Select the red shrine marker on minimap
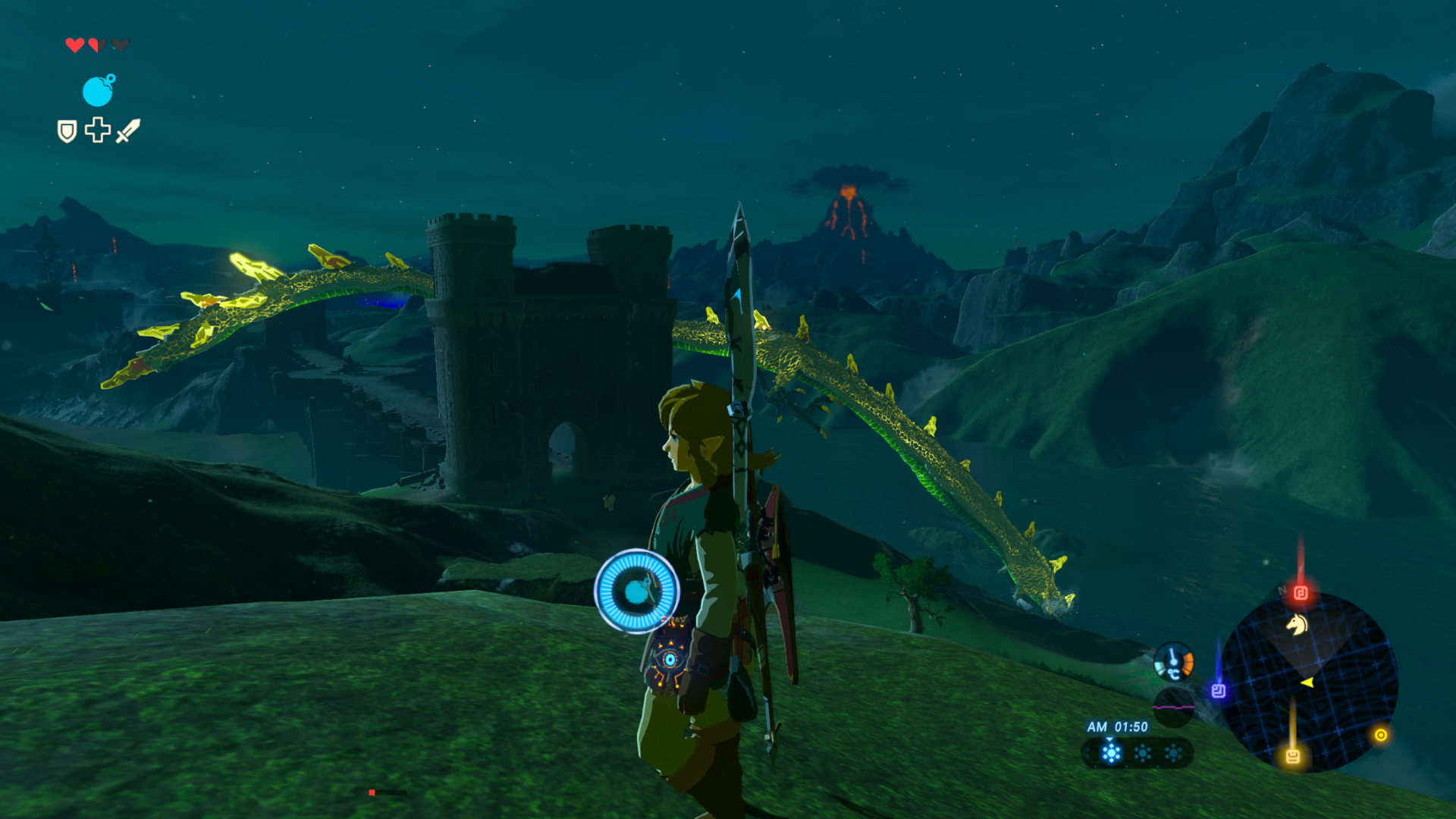The height and width of the screenshot is (819, 1456). [x=1301, y=592]
